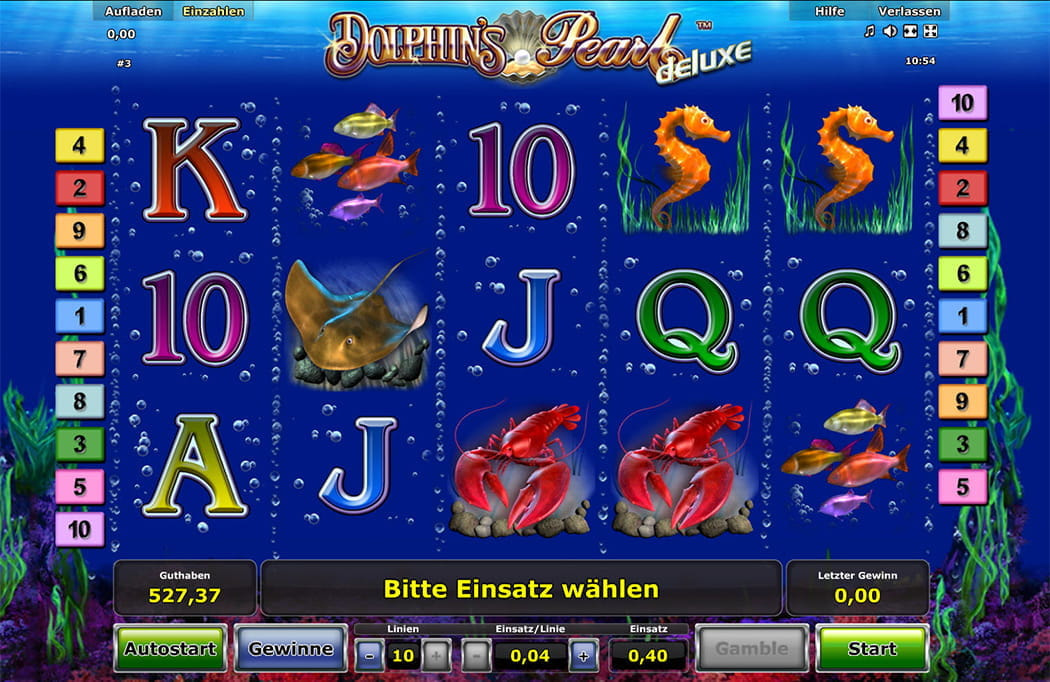Lower Einsatz/Linie with the minus button
Screen dimensions: 1050x682
477,656
